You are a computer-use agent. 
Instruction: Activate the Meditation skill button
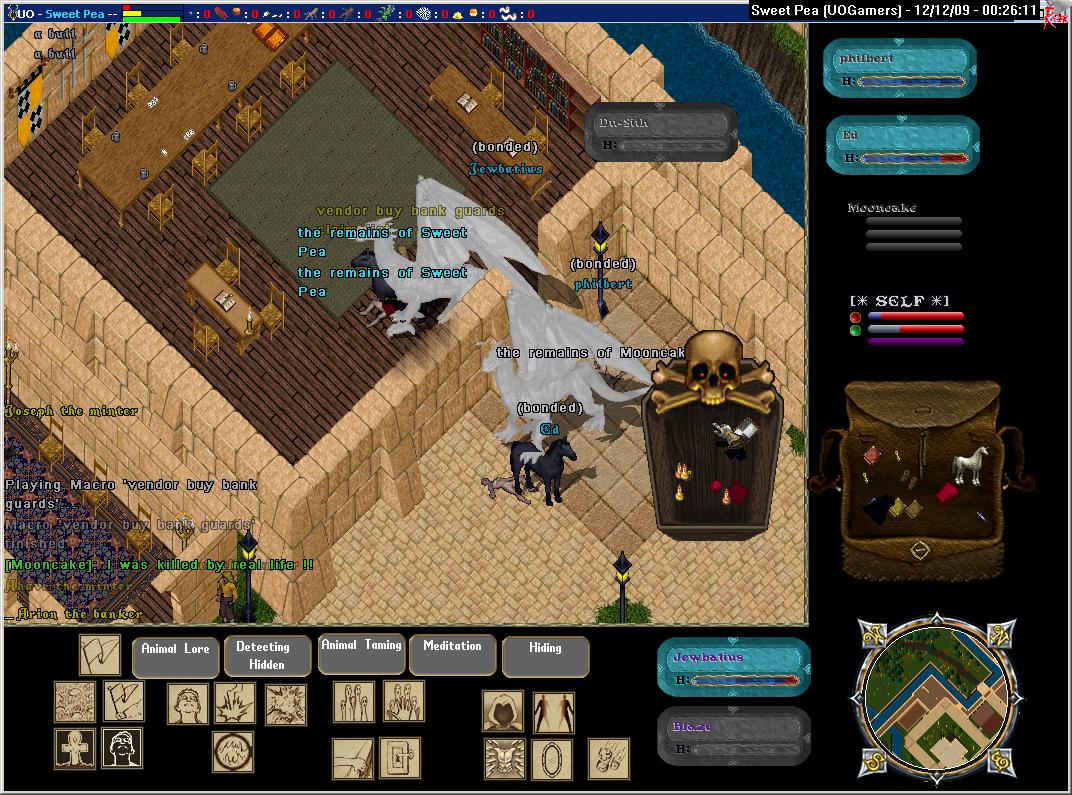pos(452,653)
